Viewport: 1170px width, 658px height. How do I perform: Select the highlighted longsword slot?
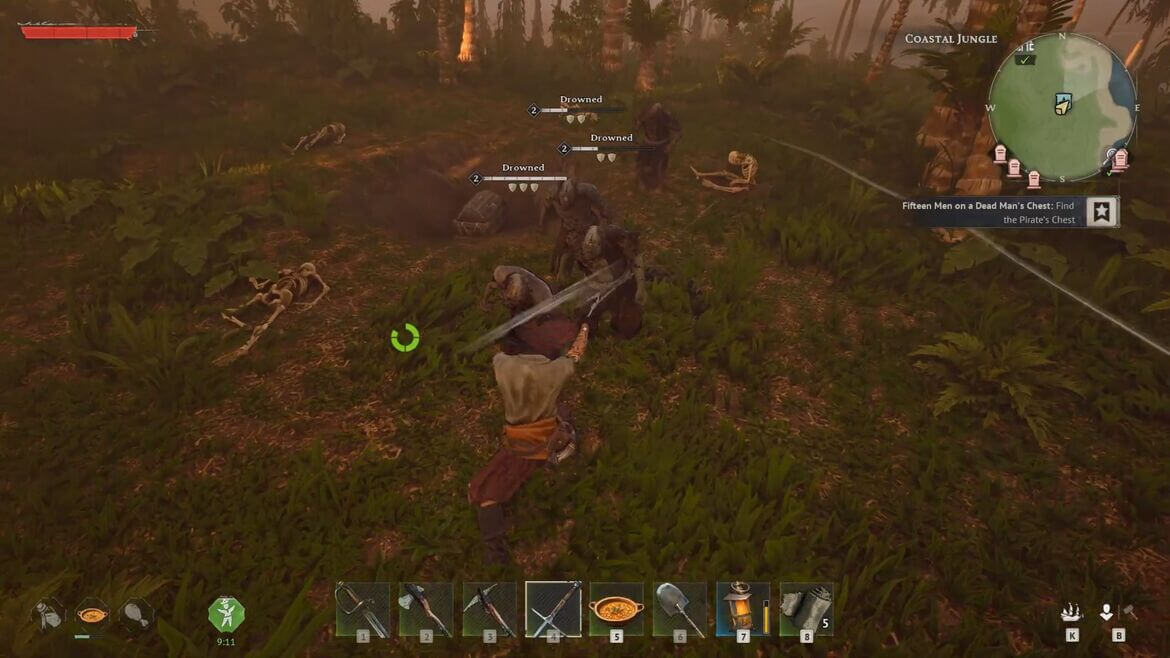553,609
